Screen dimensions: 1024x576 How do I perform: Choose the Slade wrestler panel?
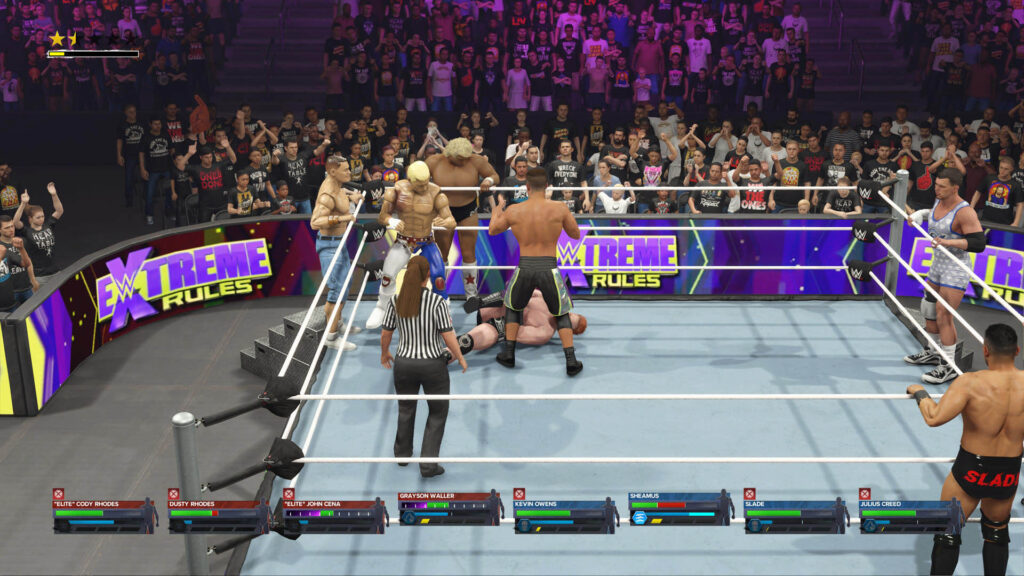(795, 511)
